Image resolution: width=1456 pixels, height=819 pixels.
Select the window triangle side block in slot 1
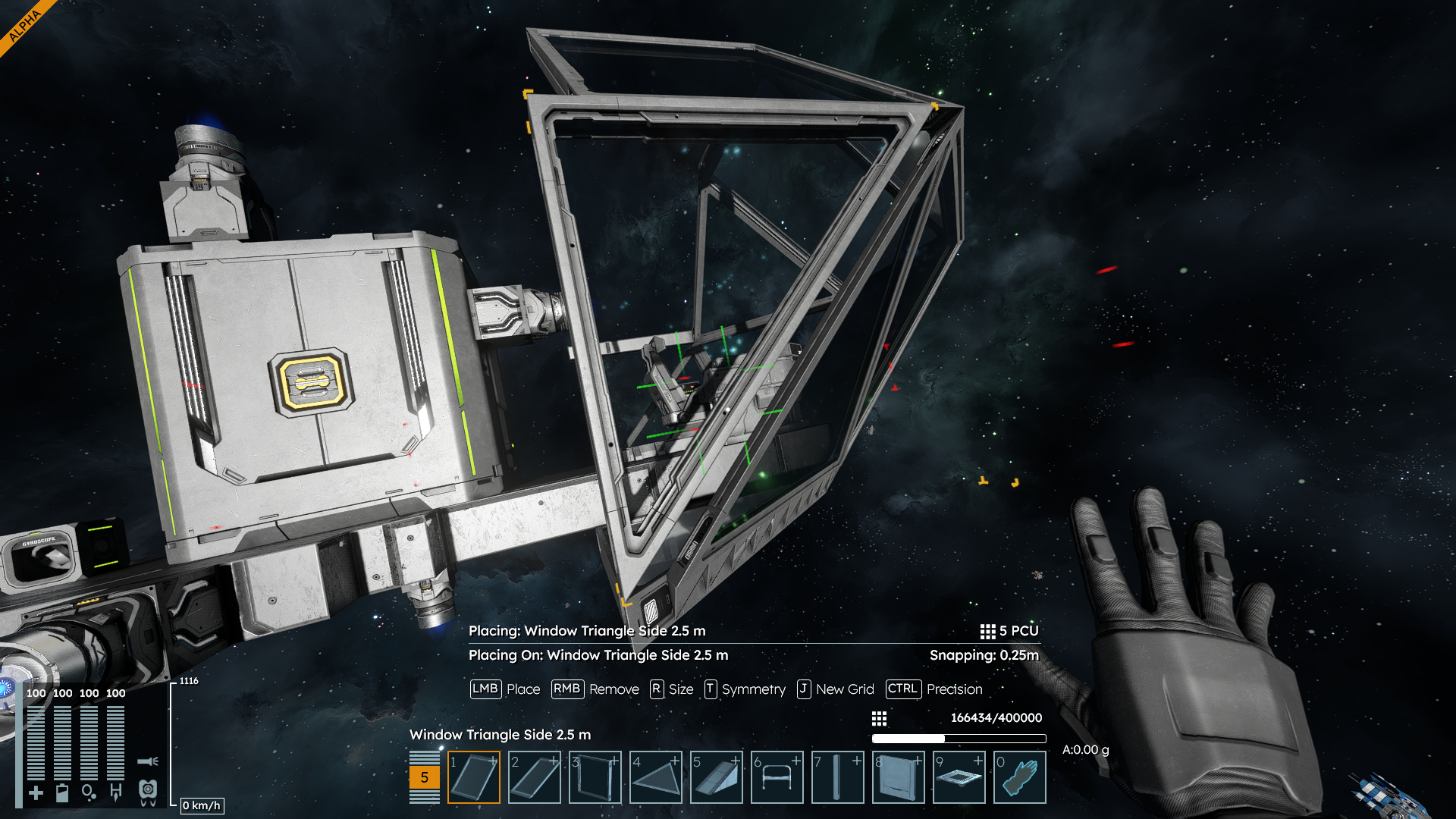point(474,777)
